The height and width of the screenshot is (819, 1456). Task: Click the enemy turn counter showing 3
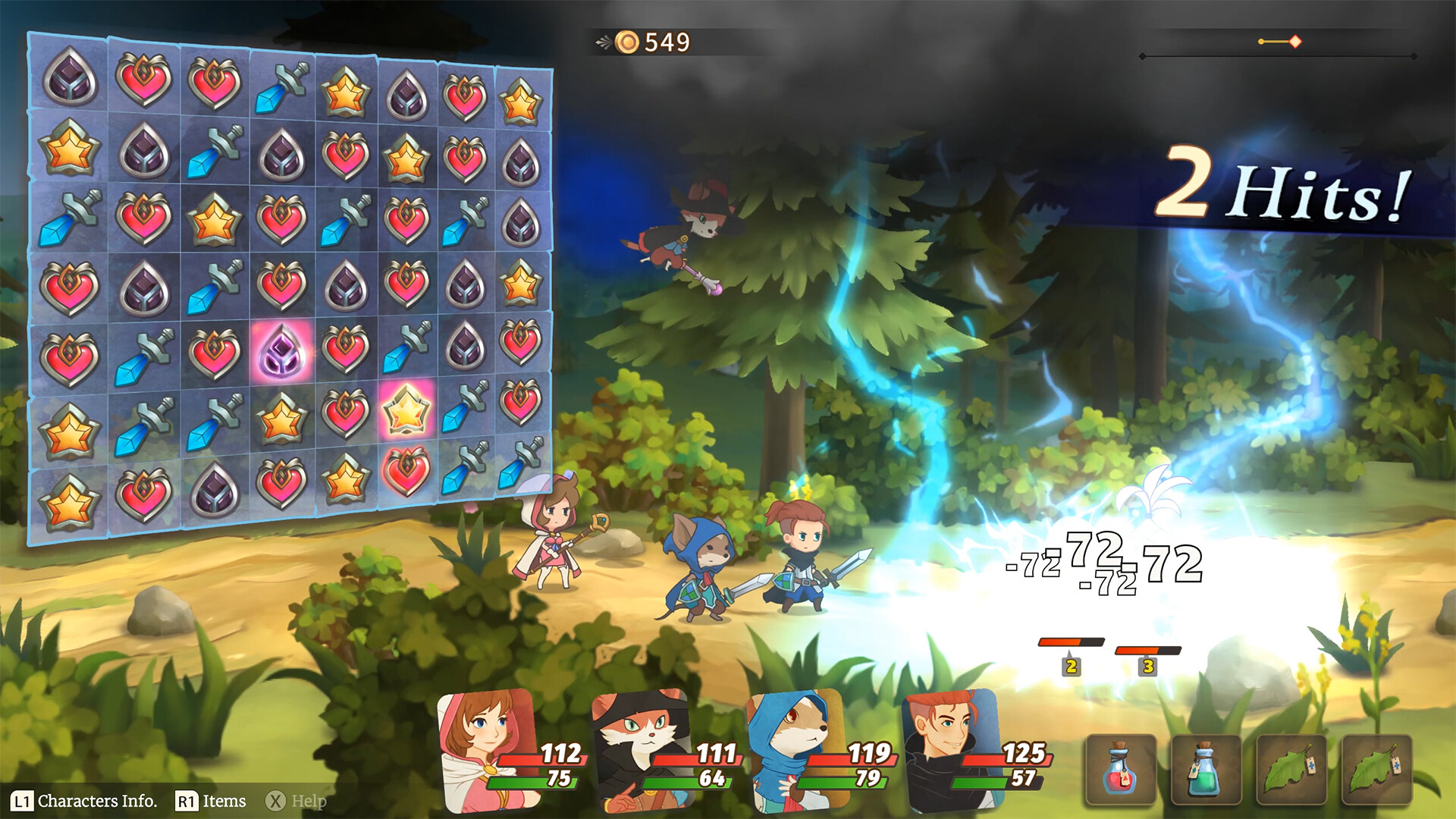coord(1147,667)
